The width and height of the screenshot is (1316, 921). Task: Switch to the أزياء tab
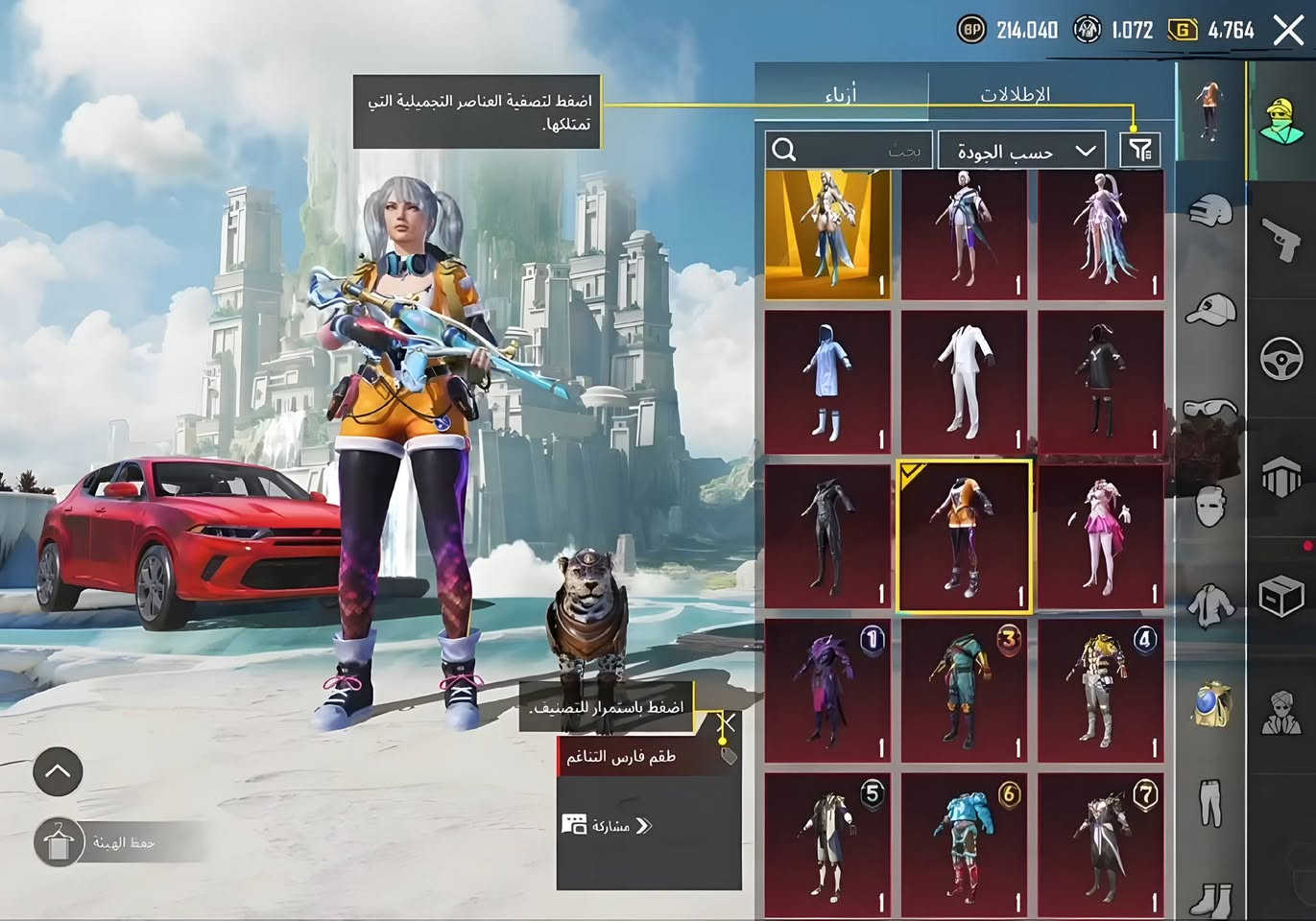tap(843, 94)
